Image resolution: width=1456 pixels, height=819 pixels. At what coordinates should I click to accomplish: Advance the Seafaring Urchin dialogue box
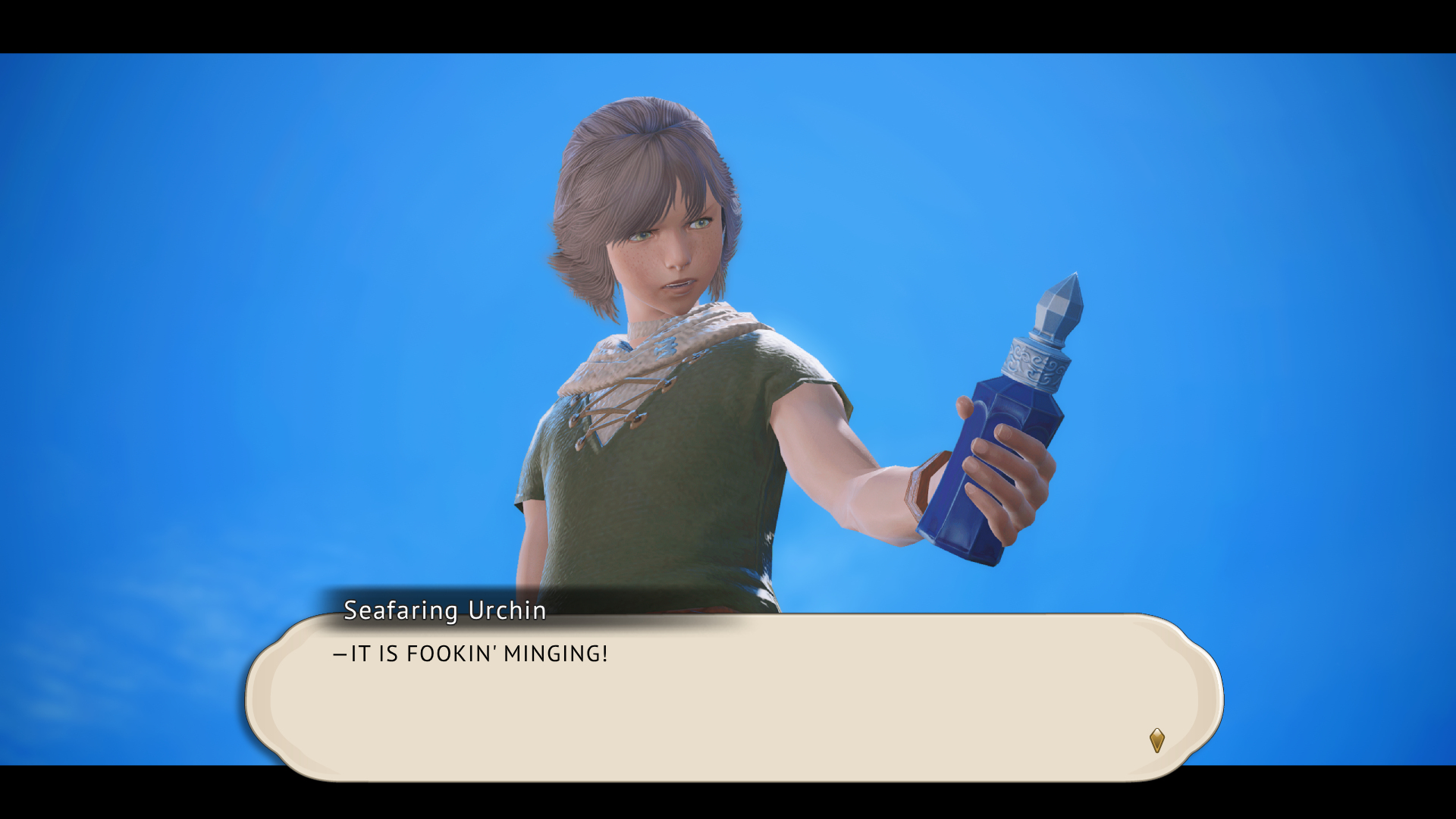tap(734, 696)
